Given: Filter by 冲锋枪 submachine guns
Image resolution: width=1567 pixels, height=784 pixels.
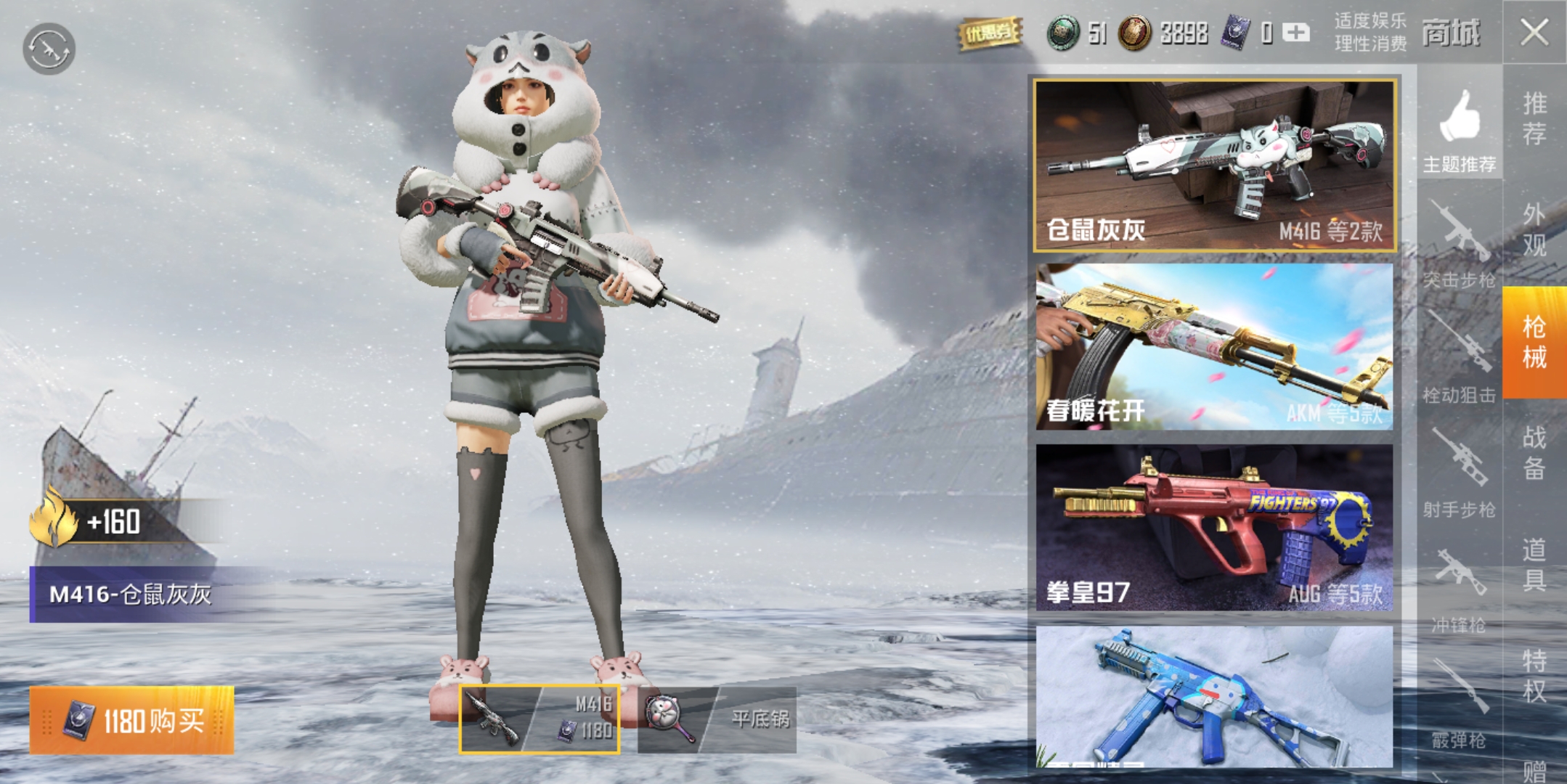Looking at the screenshot, I should click(x=1460, y=589).
